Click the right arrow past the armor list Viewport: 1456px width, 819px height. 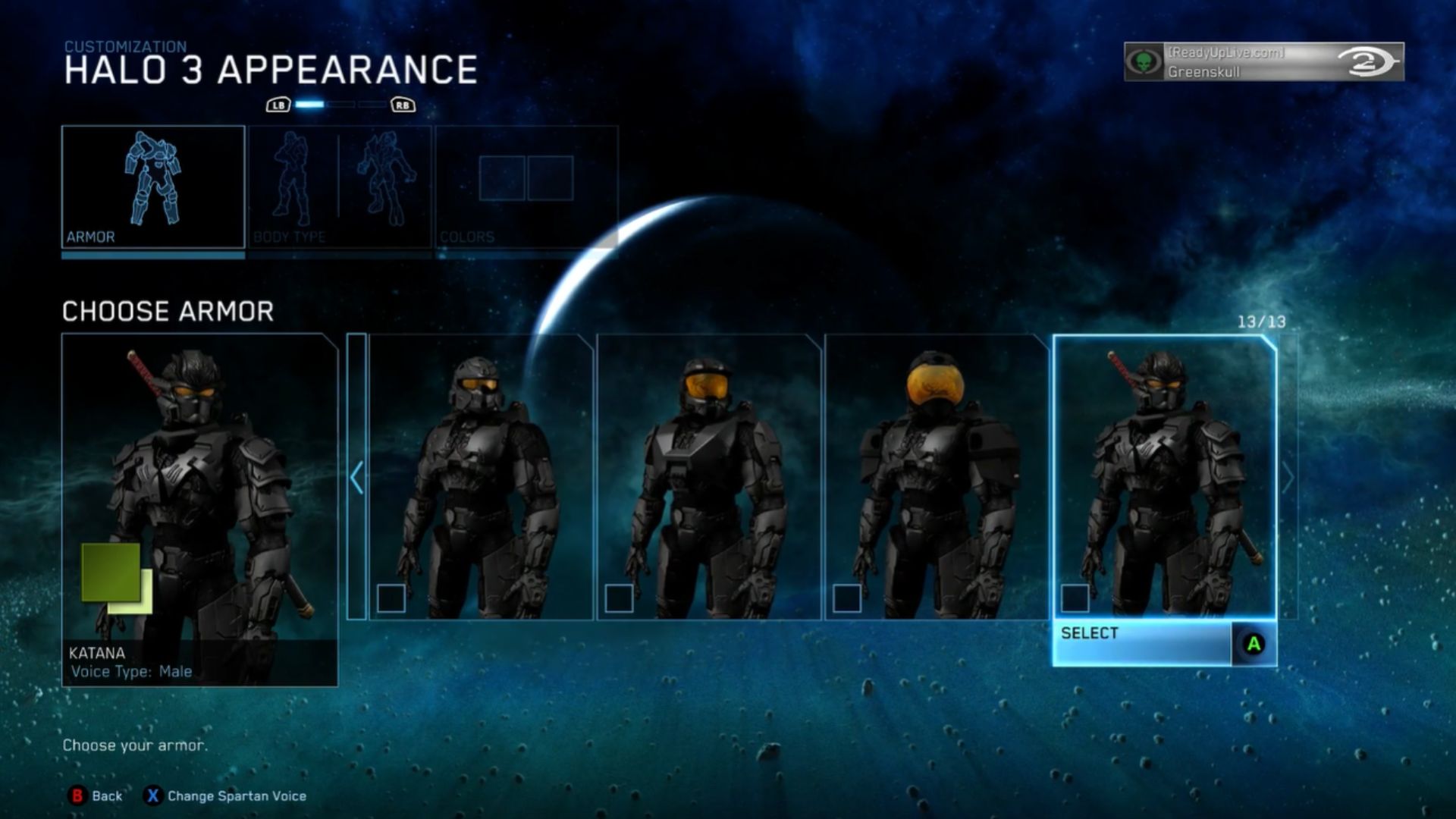pos(1288,478)
